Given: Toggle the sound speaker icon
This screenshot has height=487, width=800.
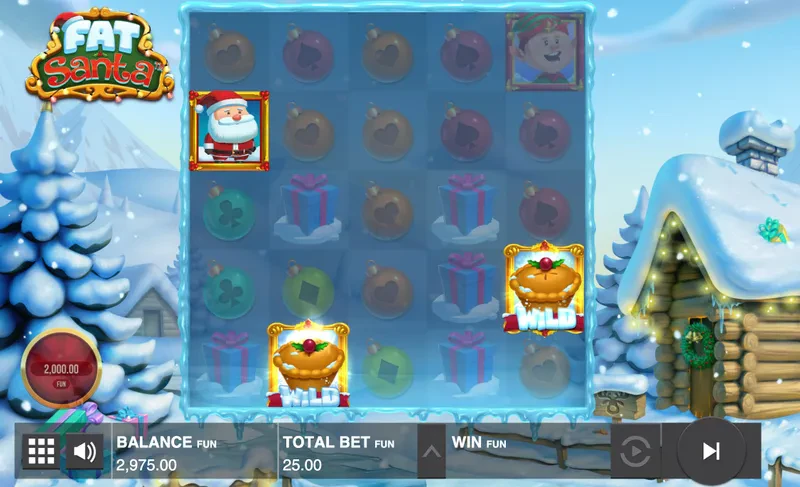Looking at the screenshot, I should point(85,451).
